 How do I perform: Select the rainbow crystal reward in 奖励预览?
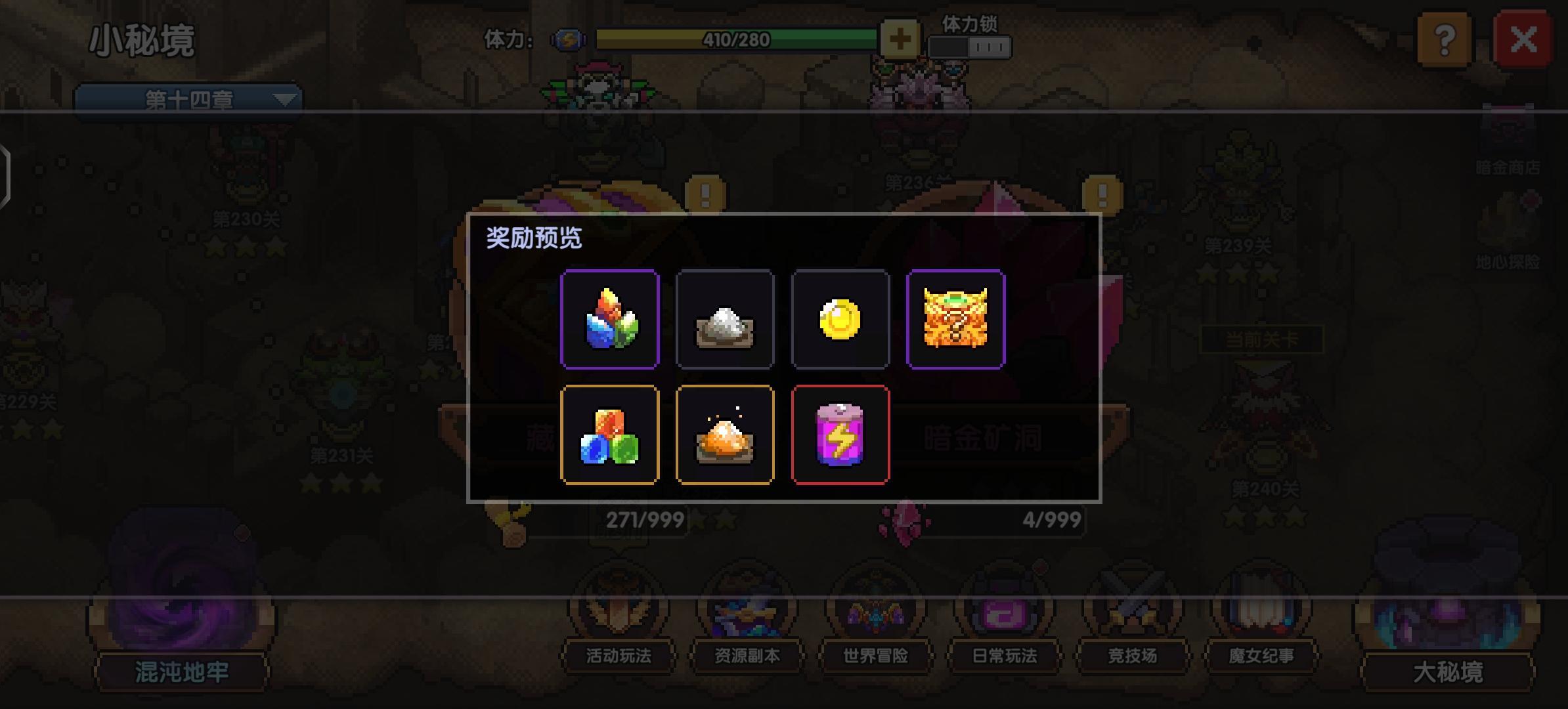[x=609, y=320]
